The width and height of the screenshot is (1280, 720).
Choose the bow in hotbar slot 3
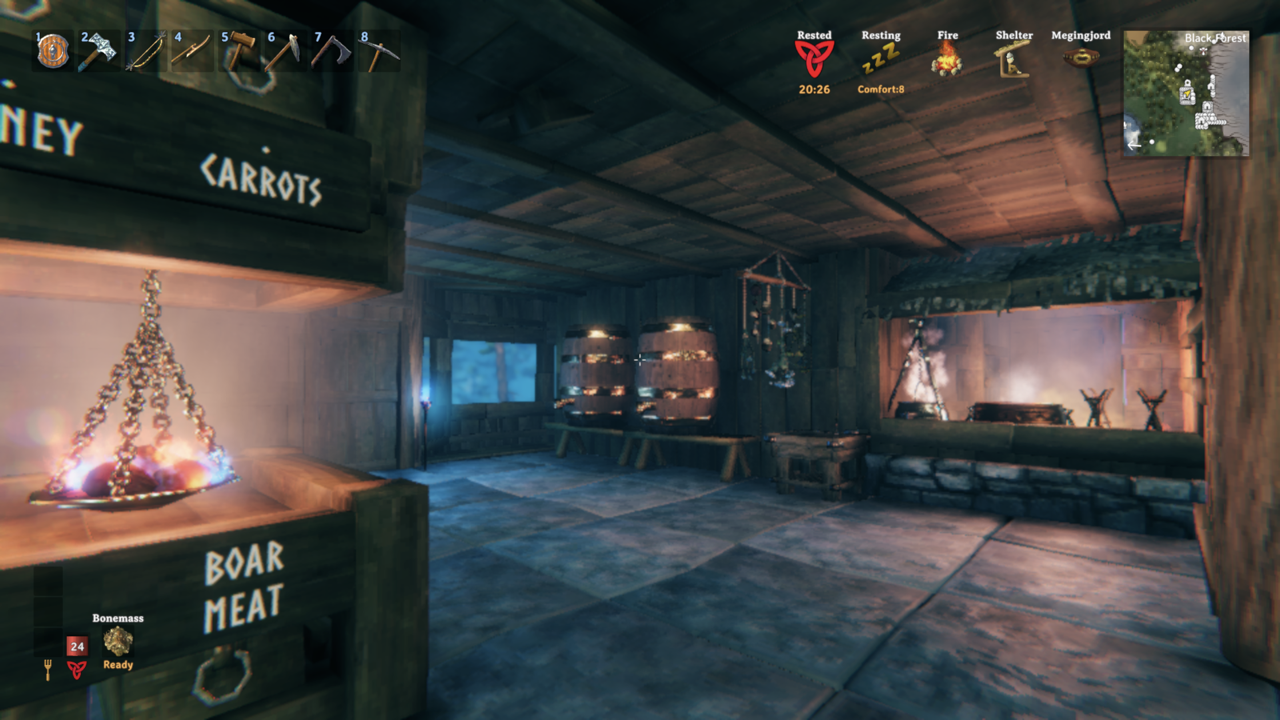pyautogui.click(x=145, y=51)
